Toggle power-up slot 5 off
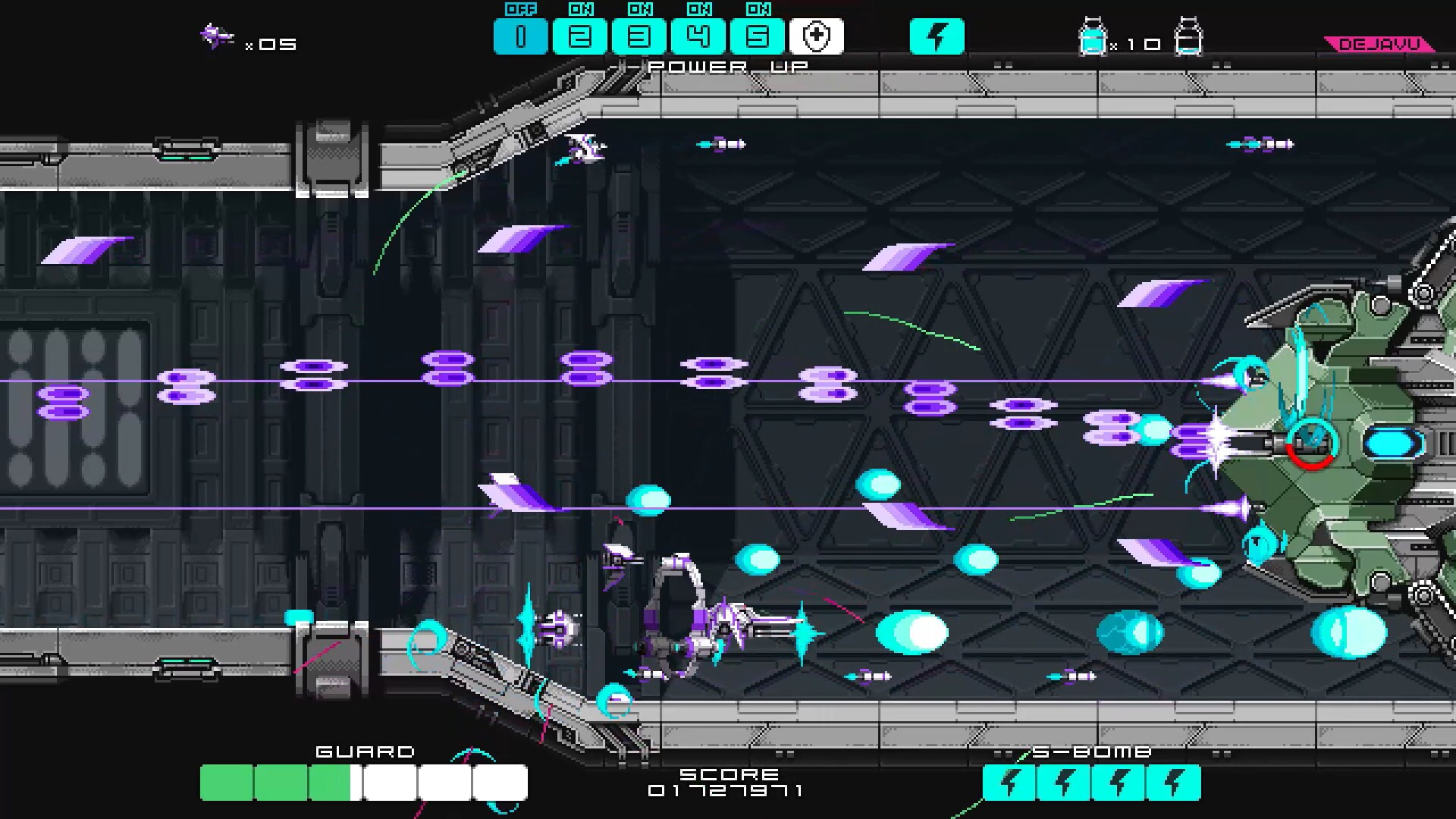Image resolution: width=1456 pixels, height=819 pixels. click(757, 36)
